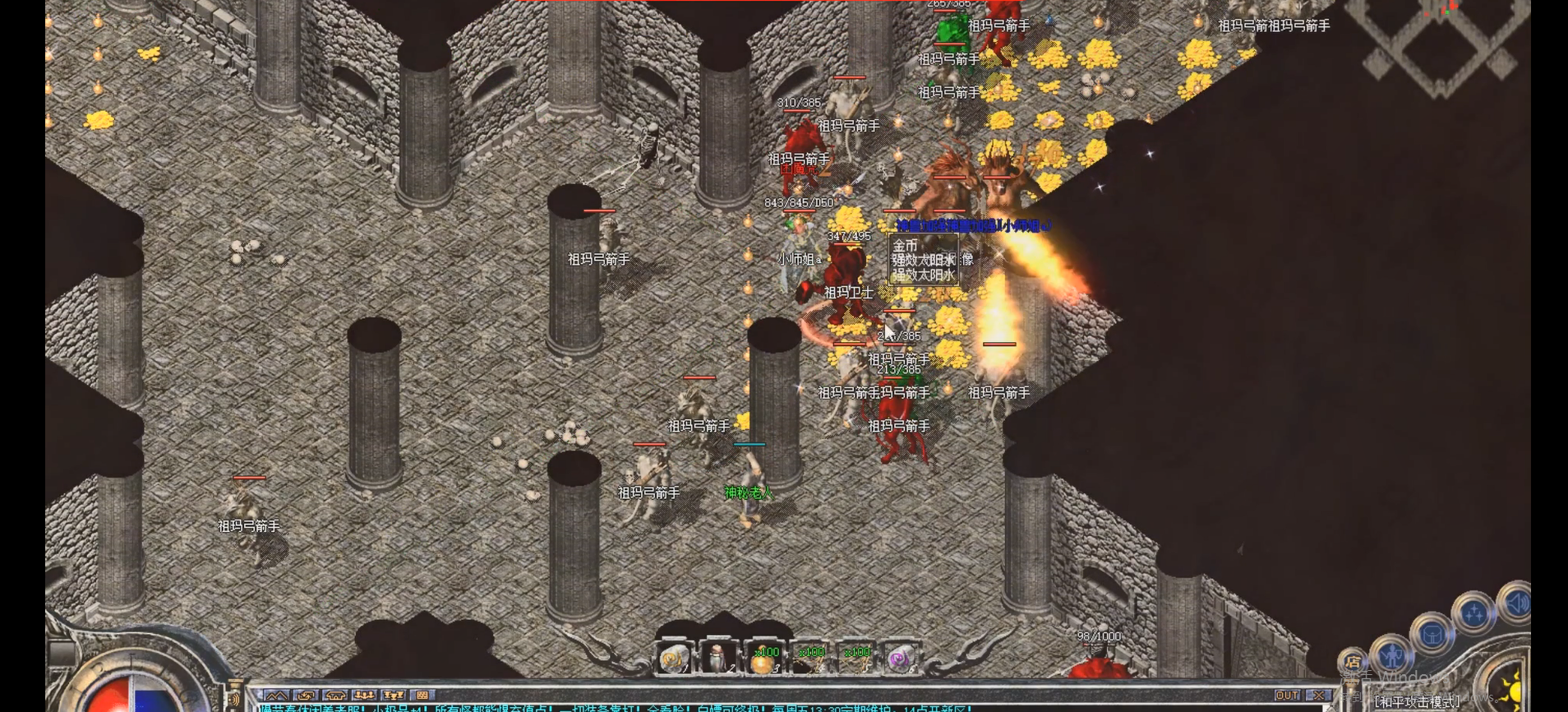
Task: Use the yellow scroll in belt slot 1
Action: tap(674, 659)
